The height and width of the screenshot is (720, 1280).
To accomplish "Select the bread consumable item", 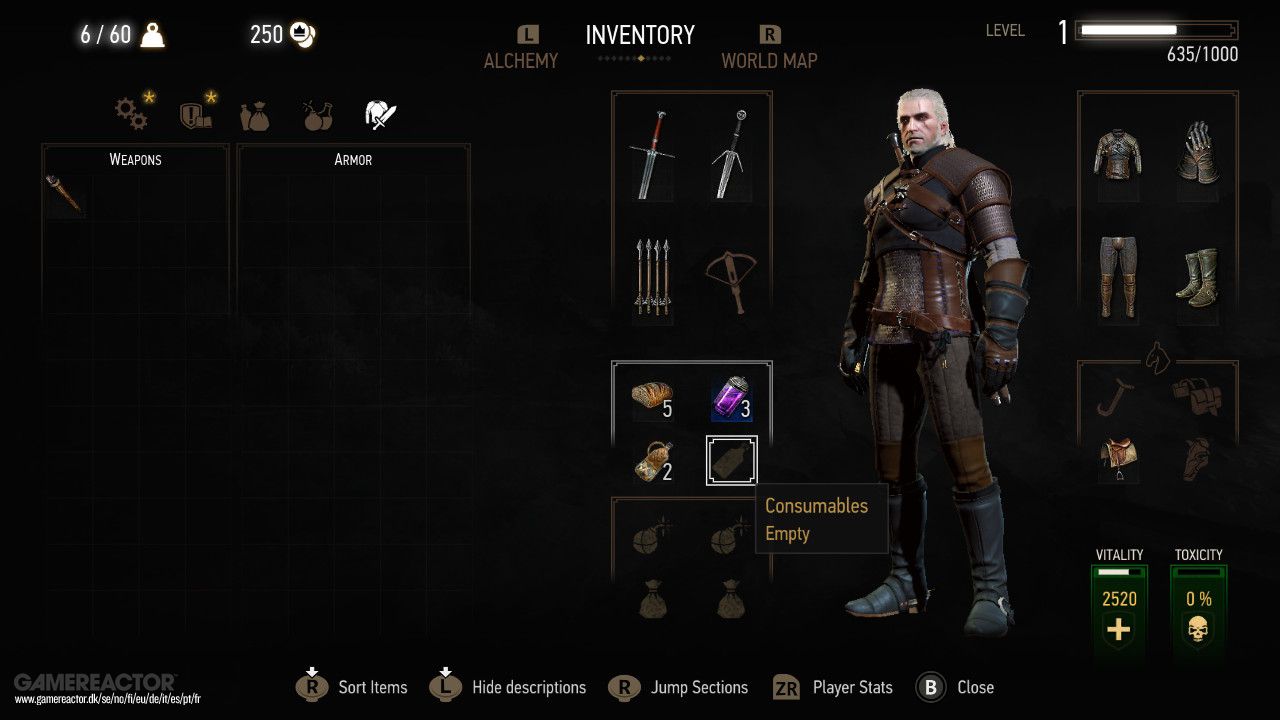I will [650, 397].
